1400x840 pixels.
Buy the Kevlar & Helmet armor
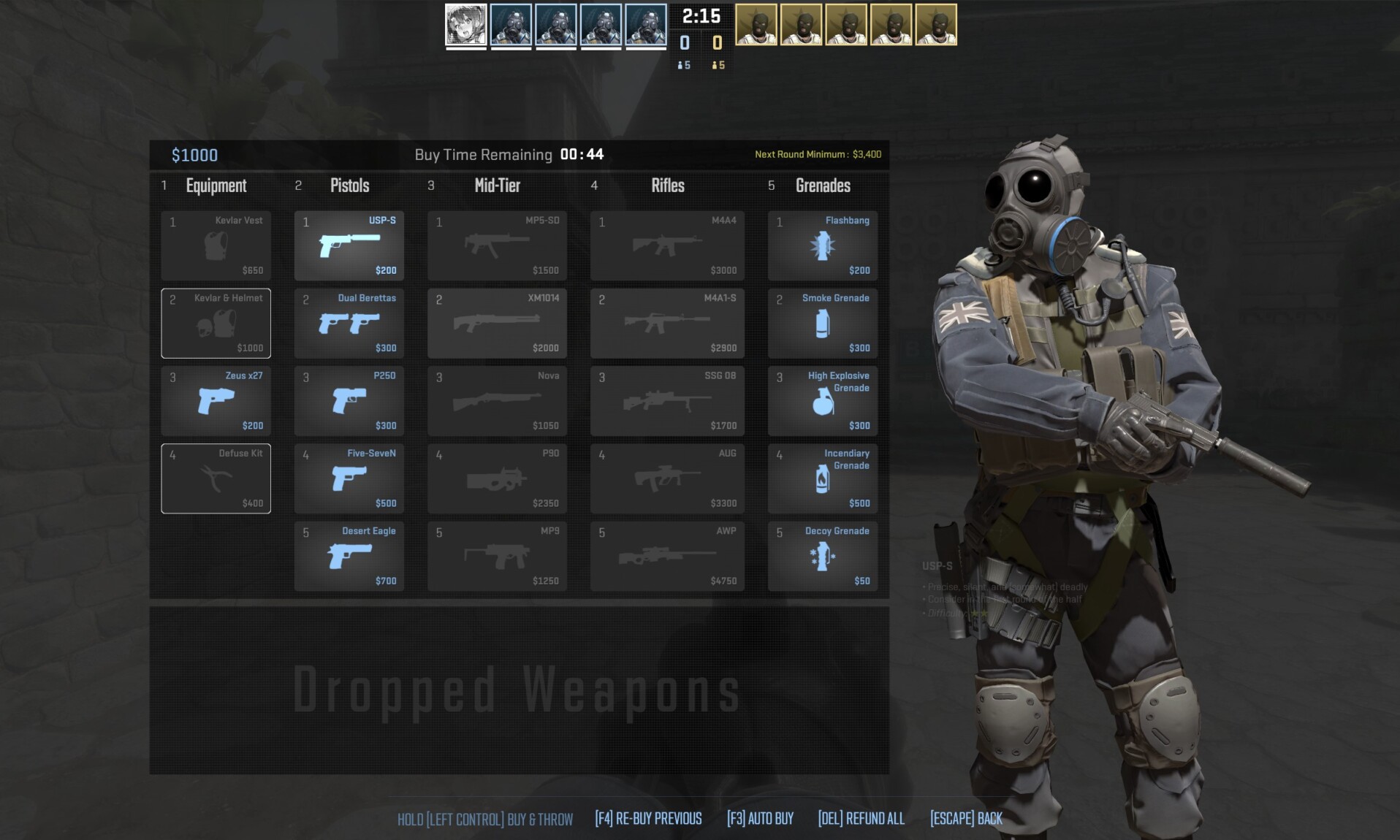[x=216, y=324]
